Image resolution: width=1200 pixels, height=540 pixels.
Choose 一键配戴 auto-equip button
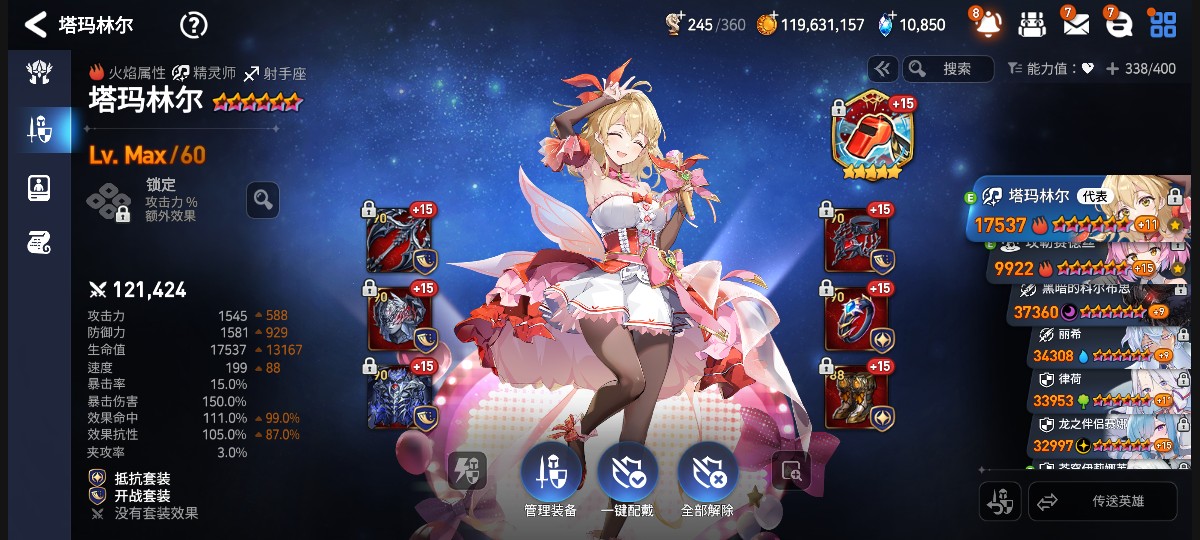tap(628, 476)
